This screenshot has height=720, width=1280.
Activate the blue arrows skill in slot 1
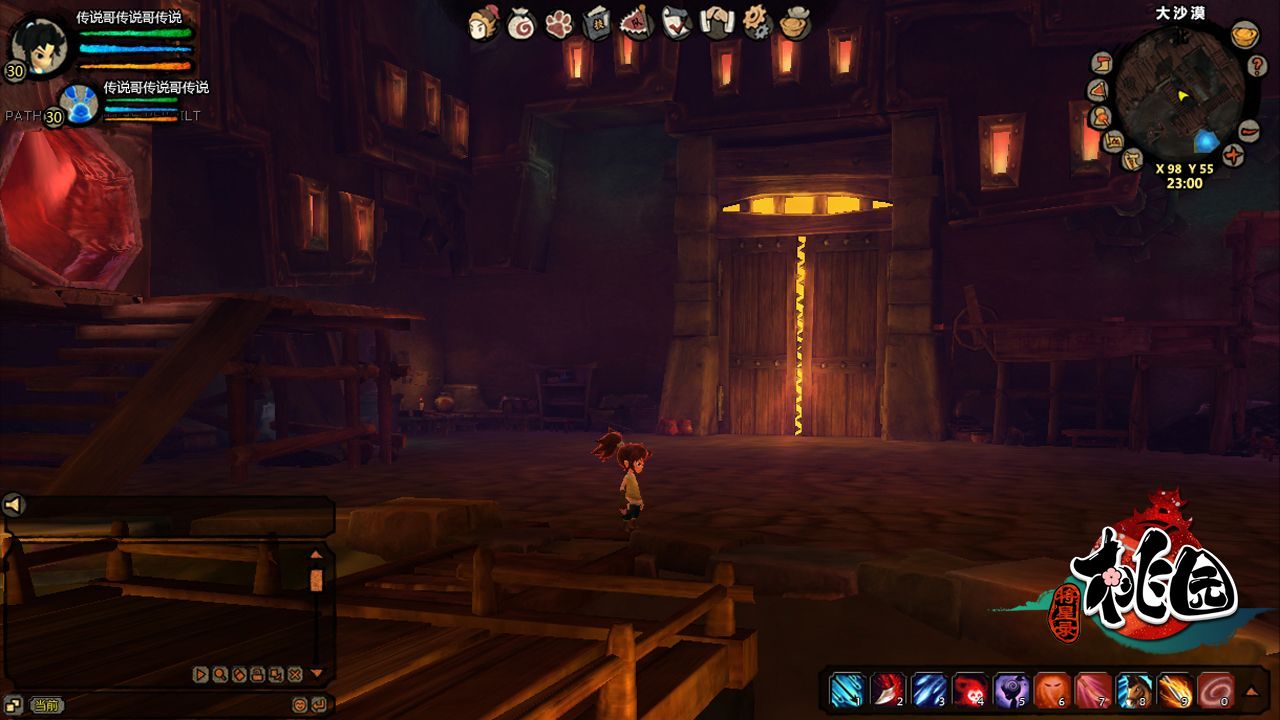click(846, 689)
